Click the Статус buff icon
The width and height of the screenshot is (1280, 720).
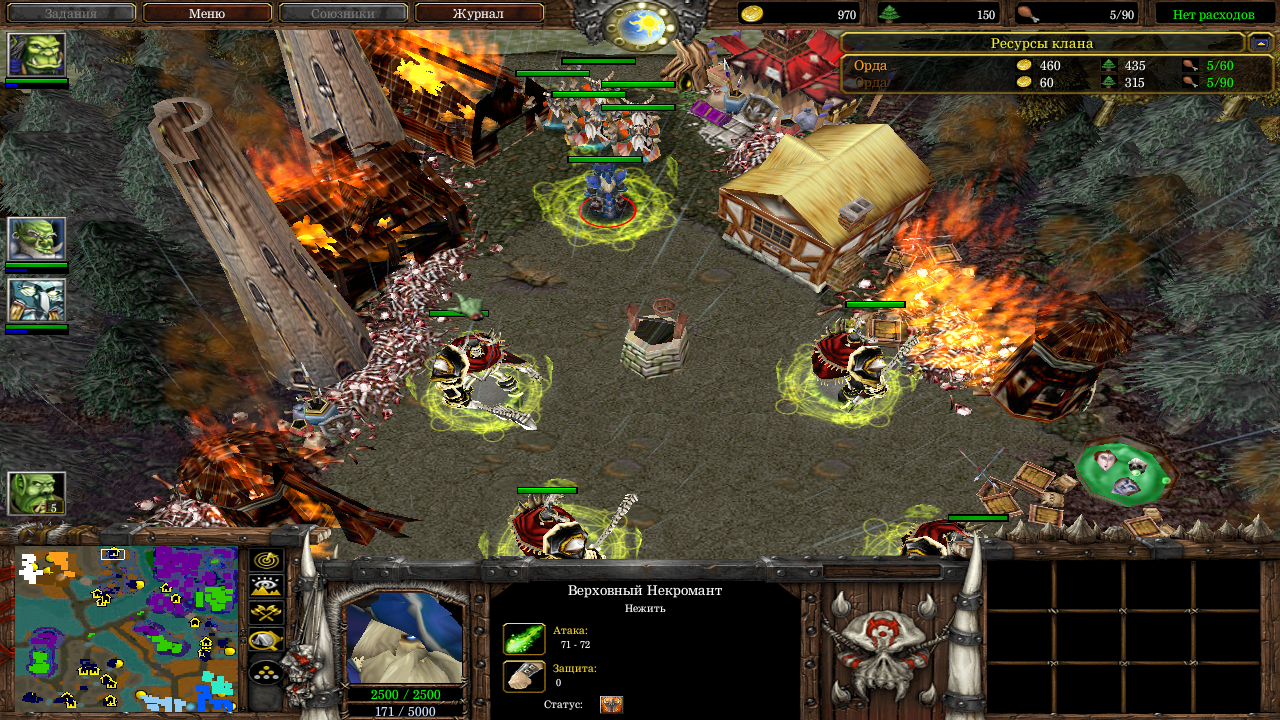[611, 705]
